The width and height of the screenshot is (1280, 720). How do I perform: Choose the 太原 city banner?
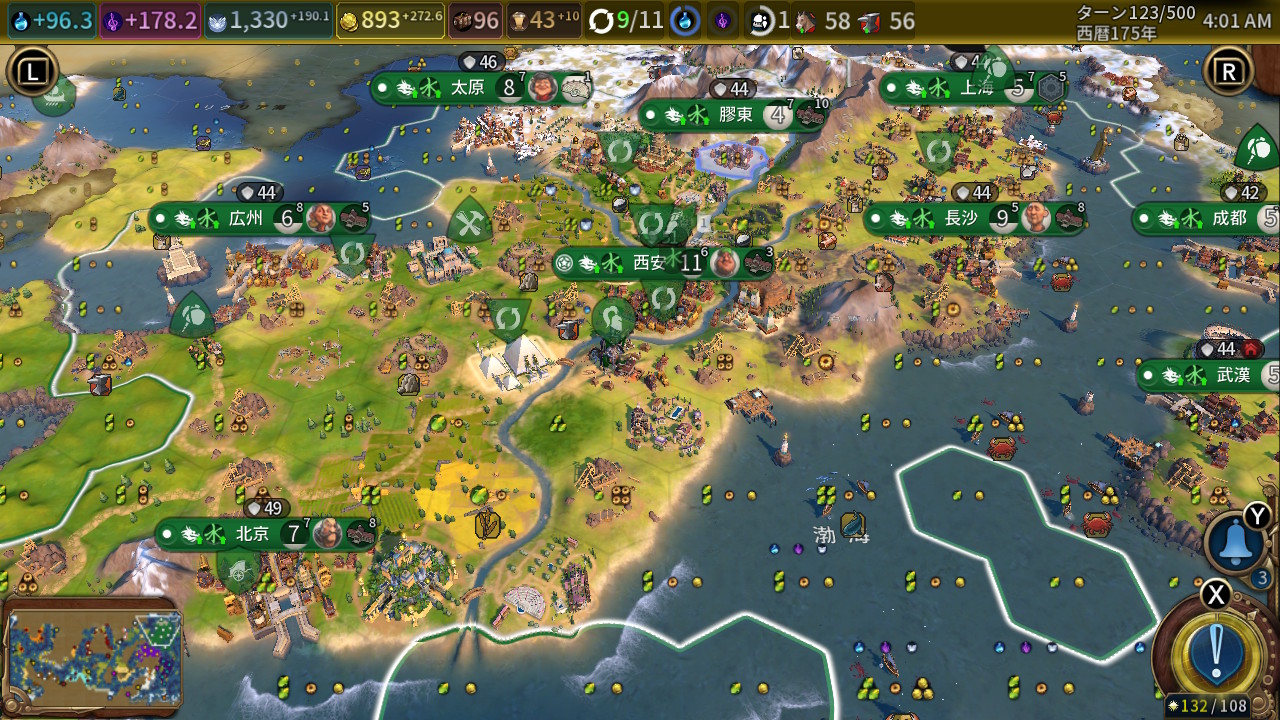click(468, 88)
